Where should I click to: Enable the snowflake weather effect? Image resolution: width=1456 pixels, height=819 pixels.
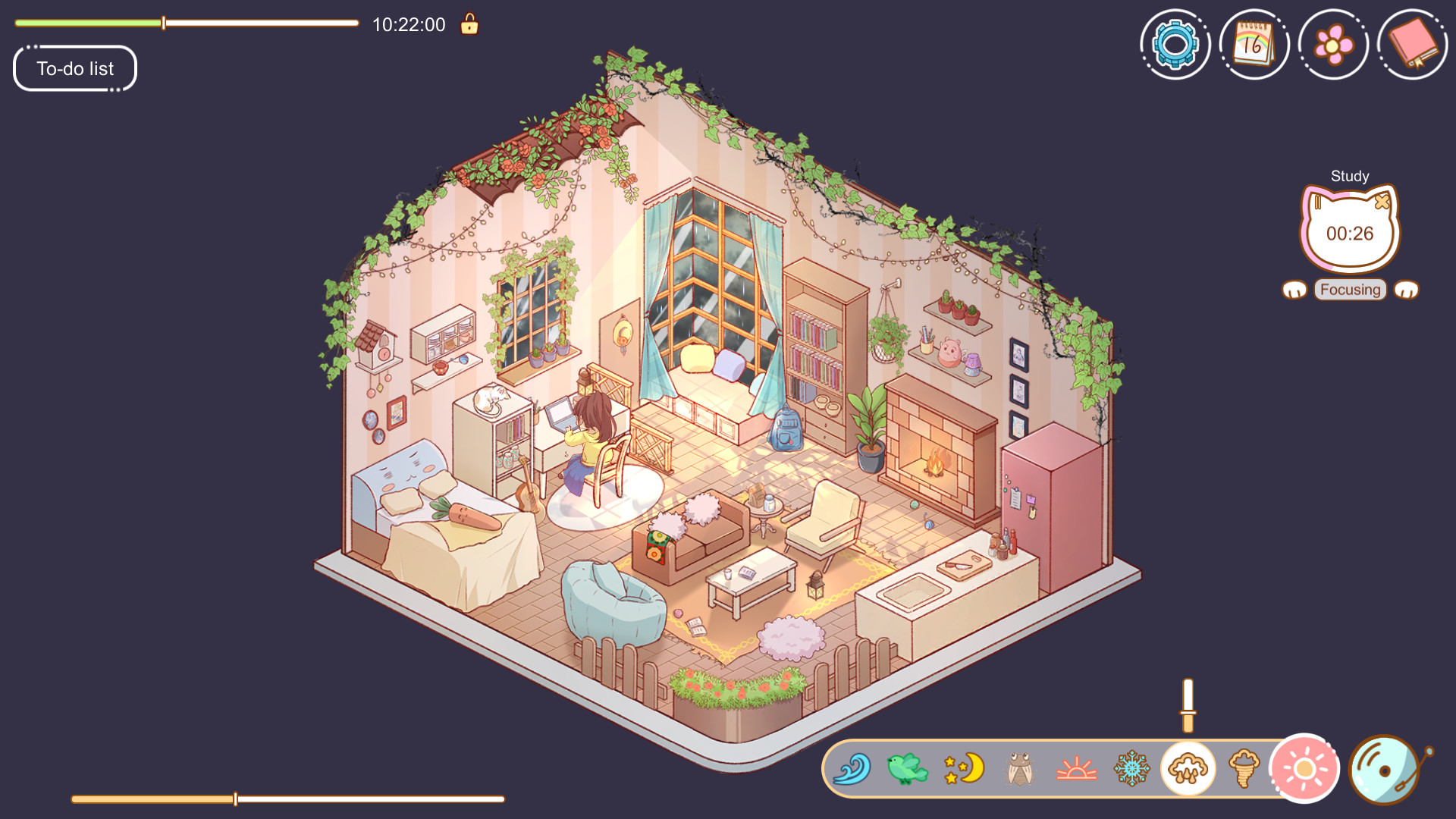(x=1131, y=769)
